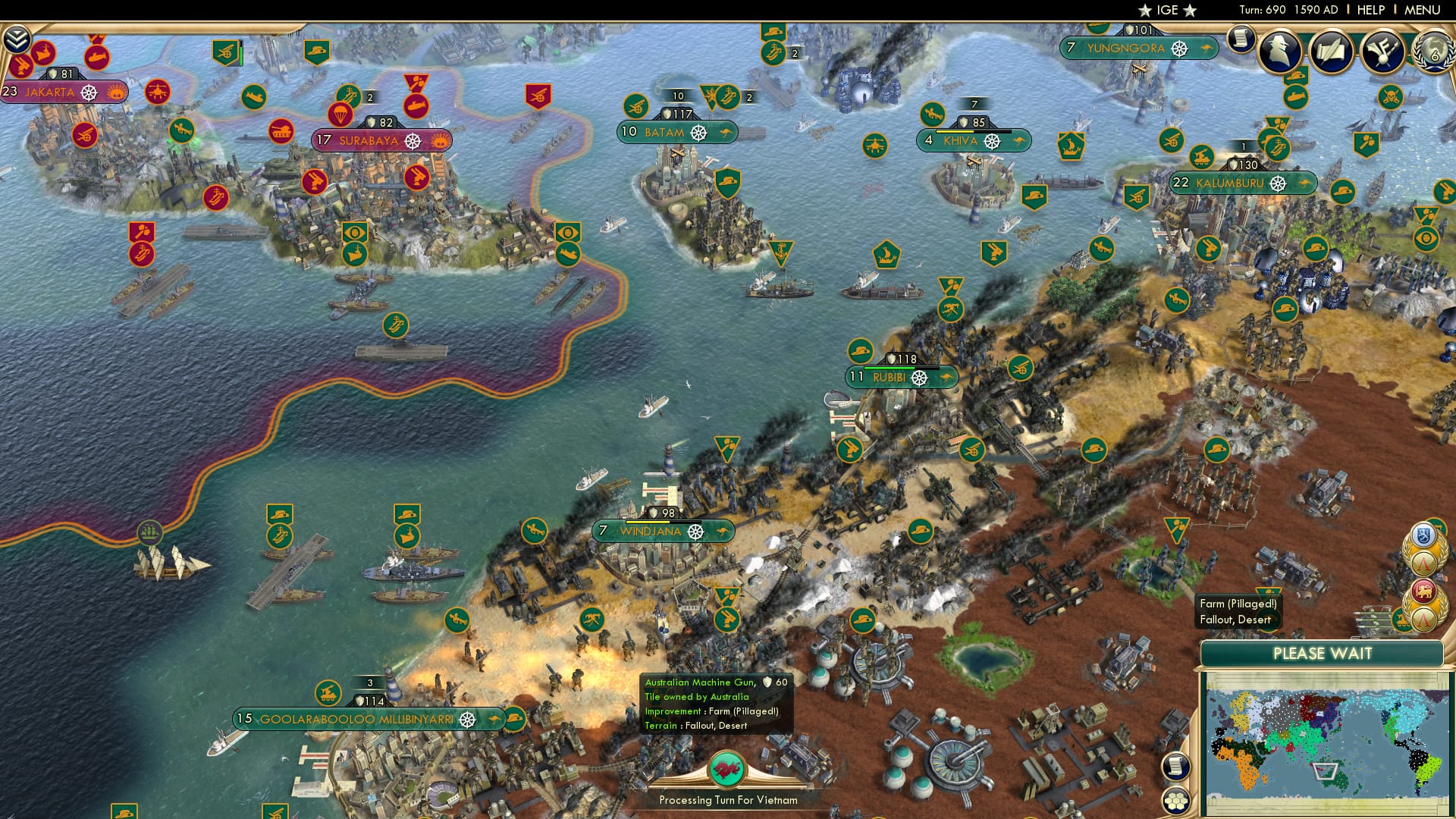Toggle Strategic View with the hexagon icon
Screen dimensions: 1456x819
[1175, 801]
